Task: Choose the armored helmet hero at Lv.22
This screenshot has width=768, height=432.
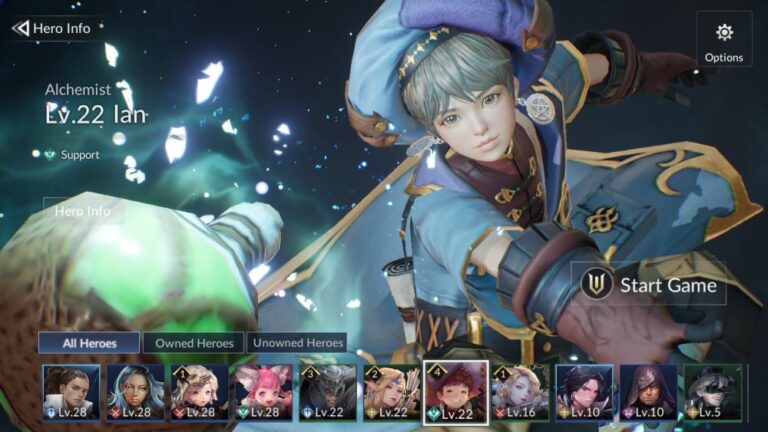Action: [328, 392]
